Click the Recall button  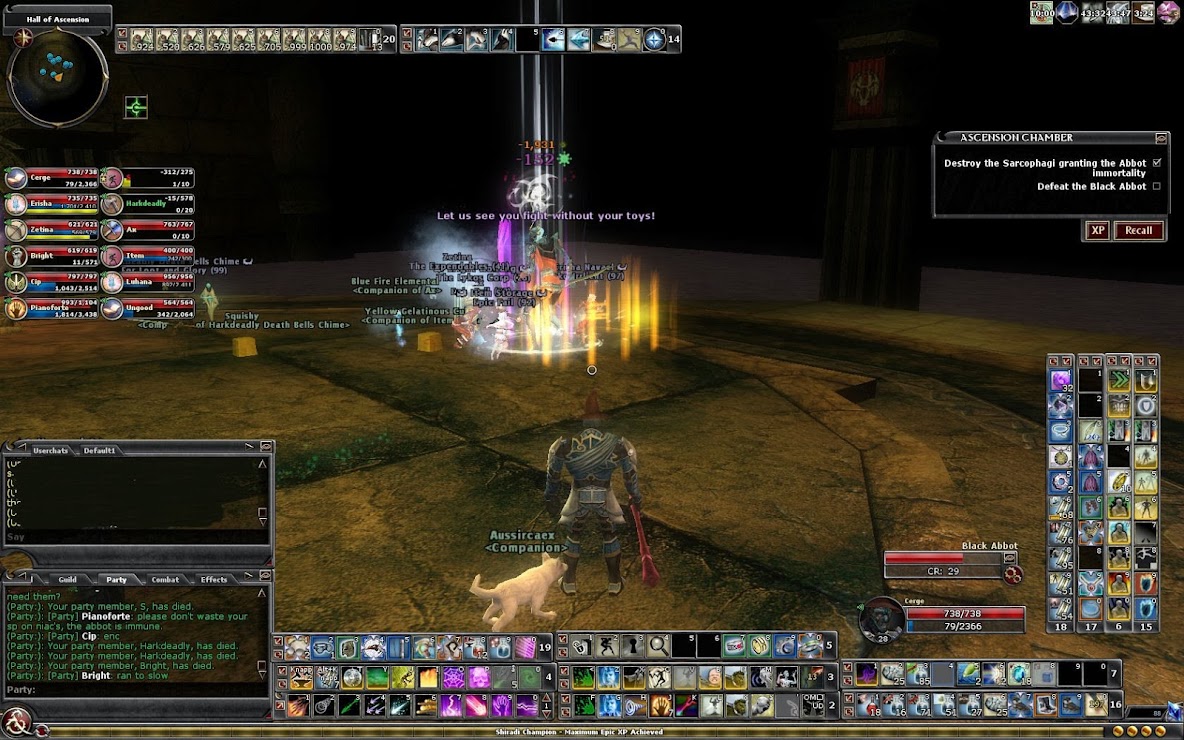click(1139, 230)
